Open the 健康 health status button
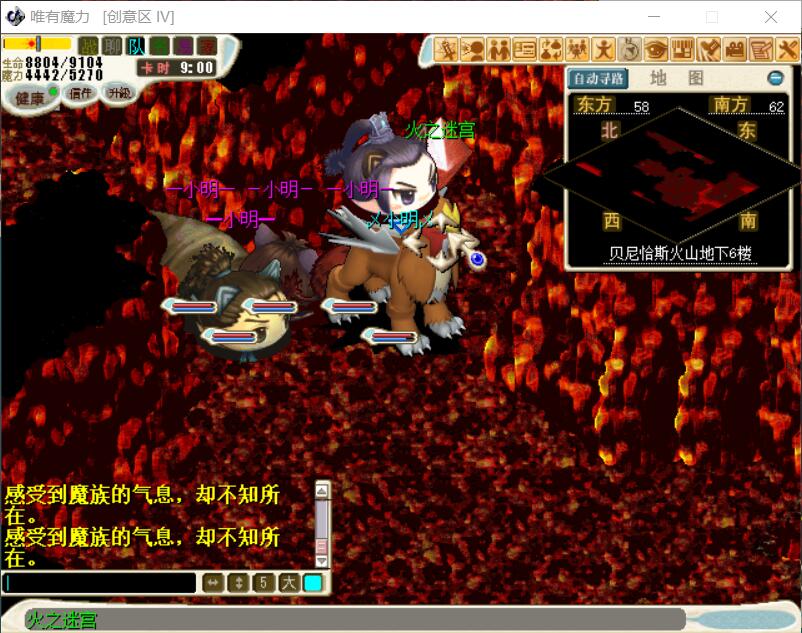The image size is (802, 633). point(26,97)
